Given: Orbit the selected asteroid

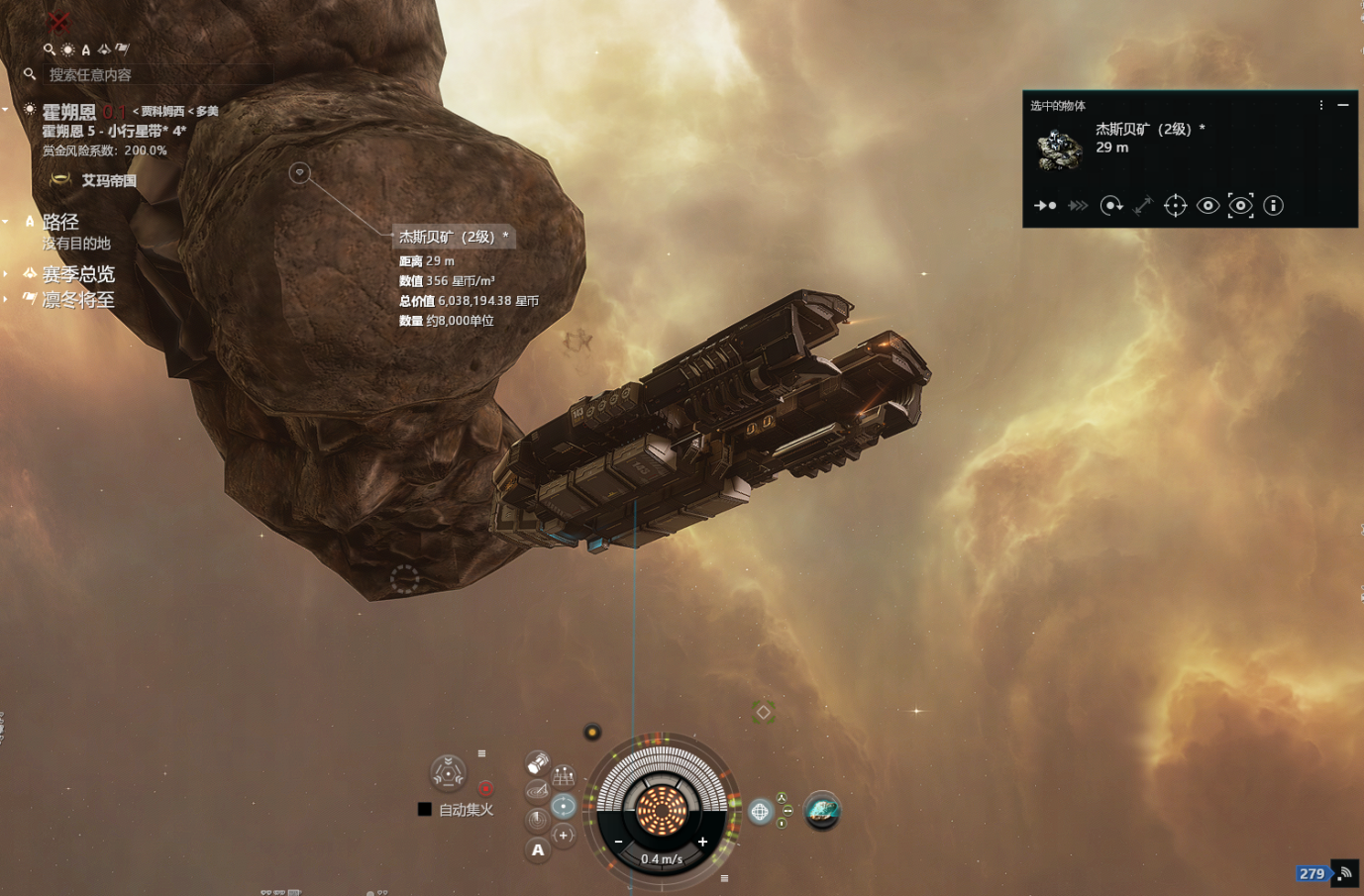Looking at the screenshot, I should tap(1111, 206).
